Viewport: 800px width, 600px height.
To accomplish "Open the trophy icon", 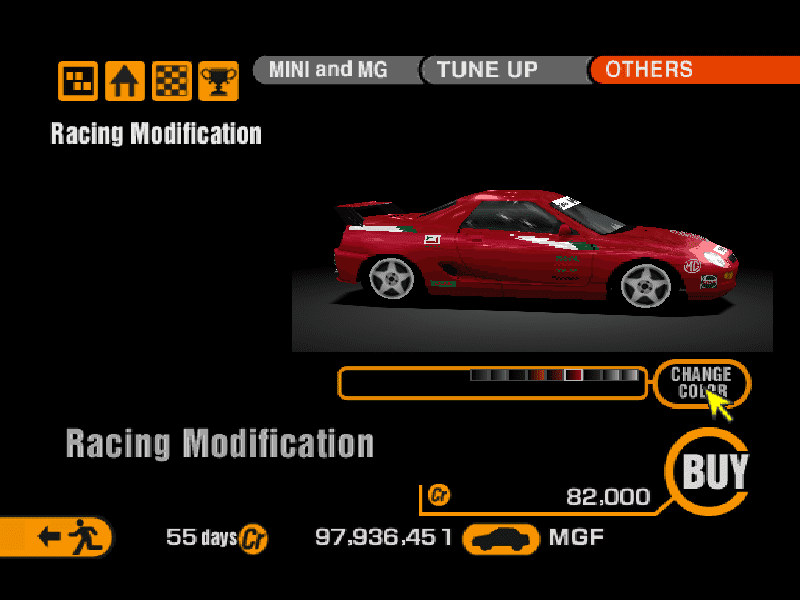I will point(217,81).
